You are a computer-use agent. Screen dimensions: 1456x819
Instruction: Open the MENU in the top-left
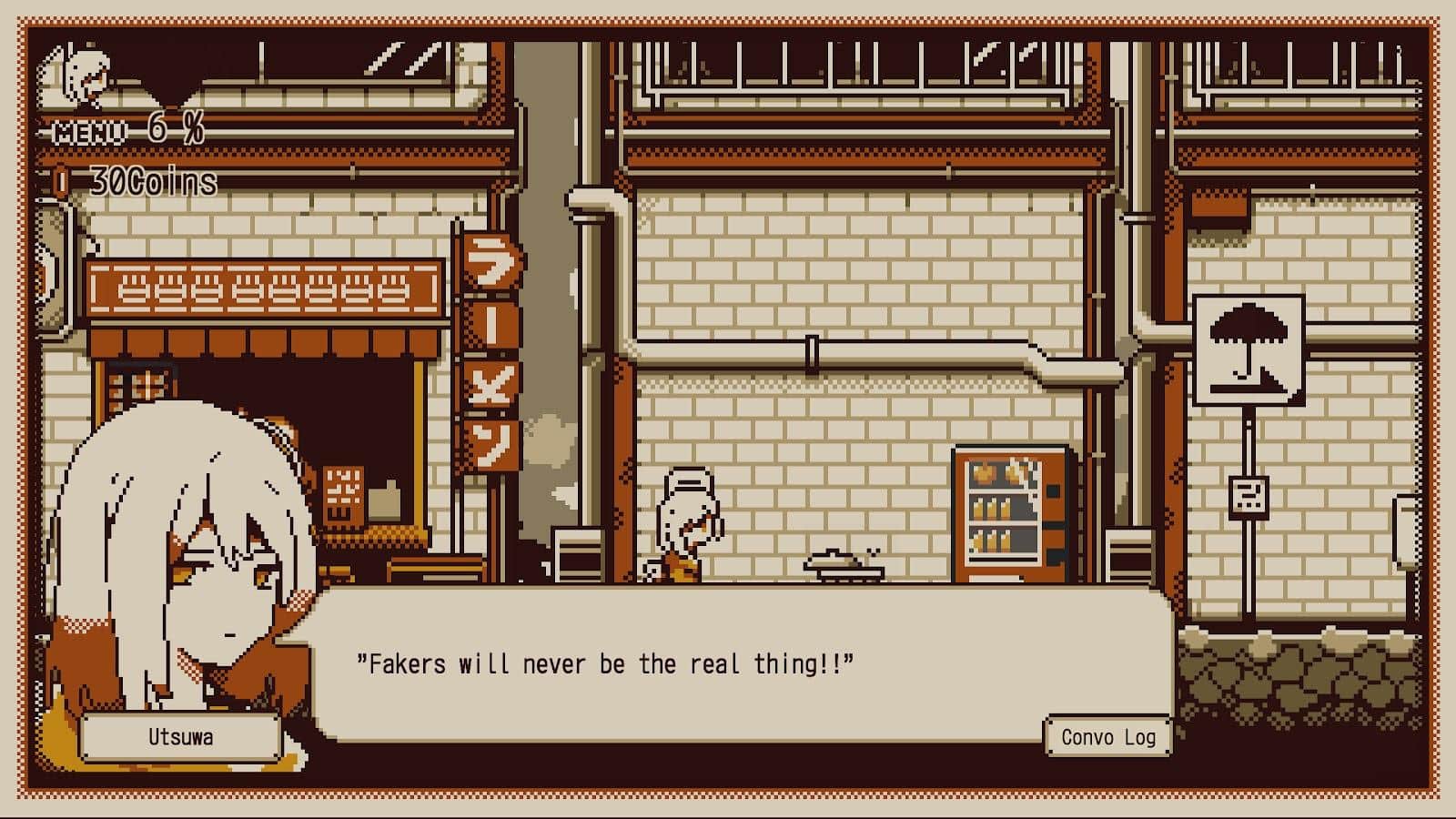point(89,133)
